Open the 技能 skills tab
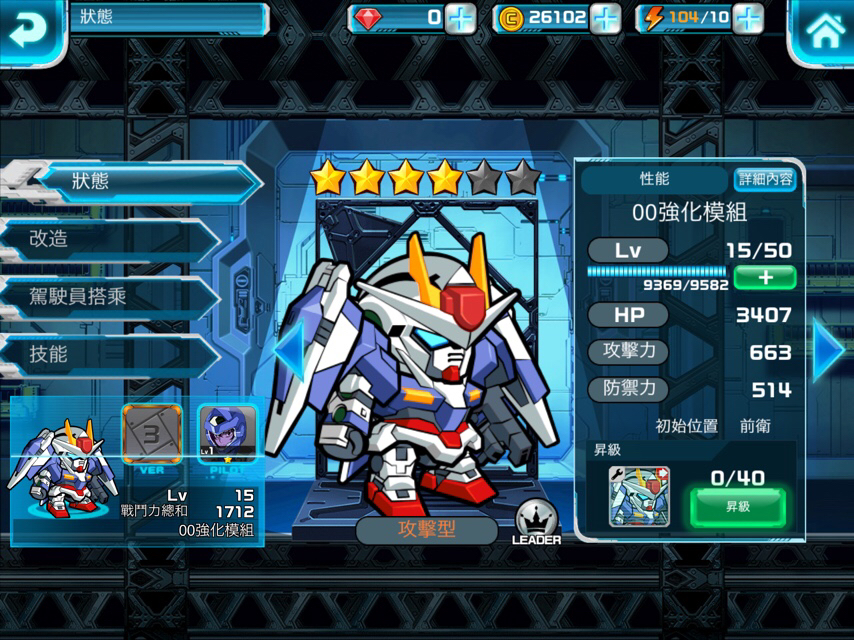Image resolution: width=854 pixels, height=640 pixels. click(110, 354)
